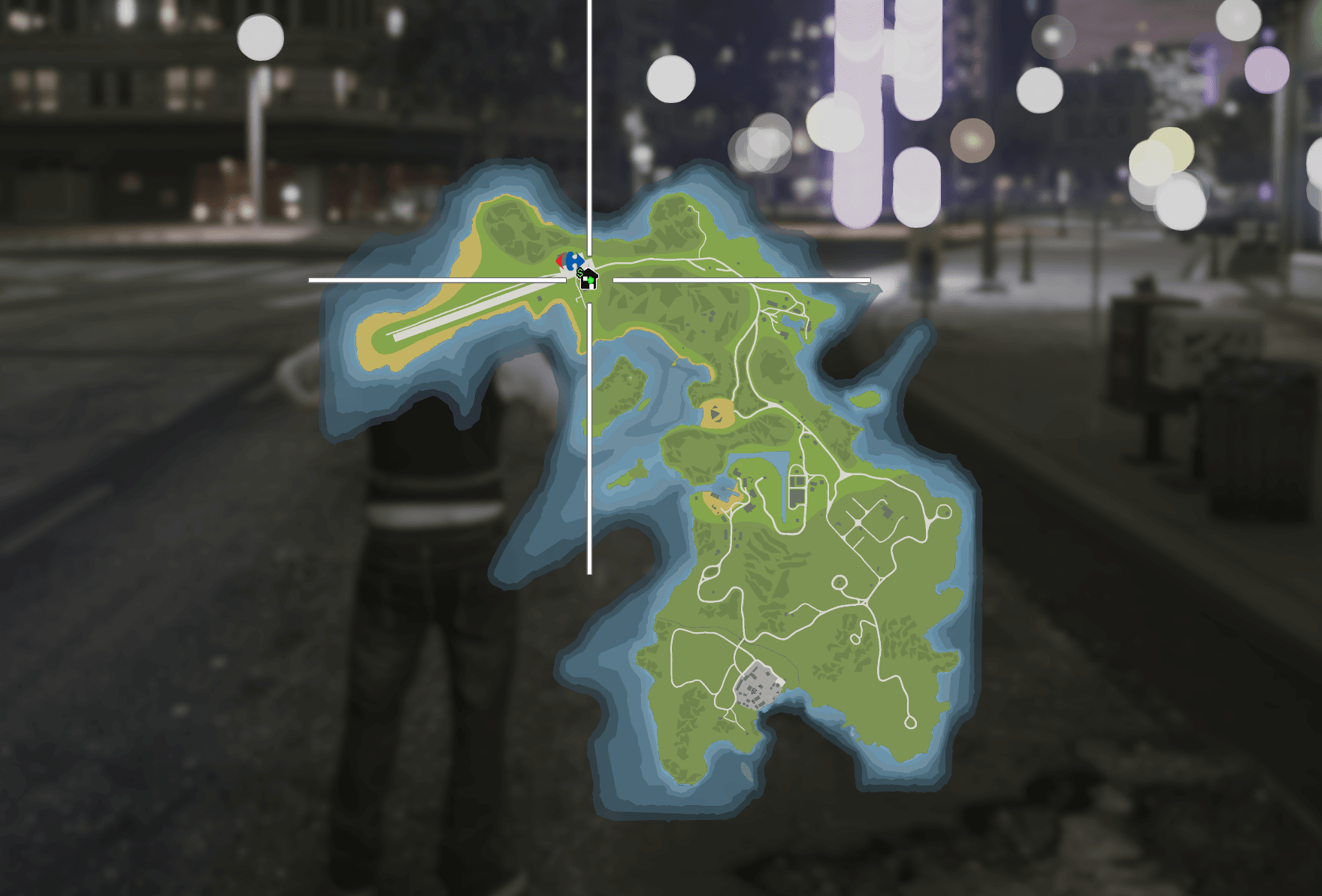Click the green circle on the house icon
The image size is (1322, 896).
(x=591, y=280)
